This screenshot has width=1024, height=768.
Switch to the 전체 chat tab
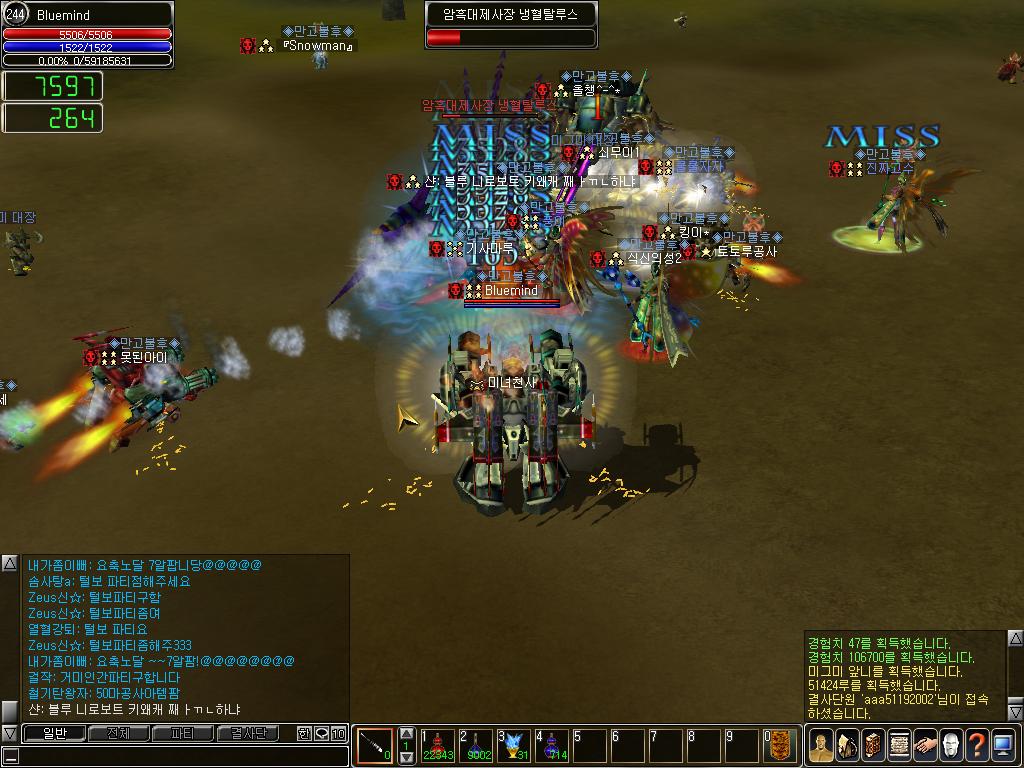119,734
